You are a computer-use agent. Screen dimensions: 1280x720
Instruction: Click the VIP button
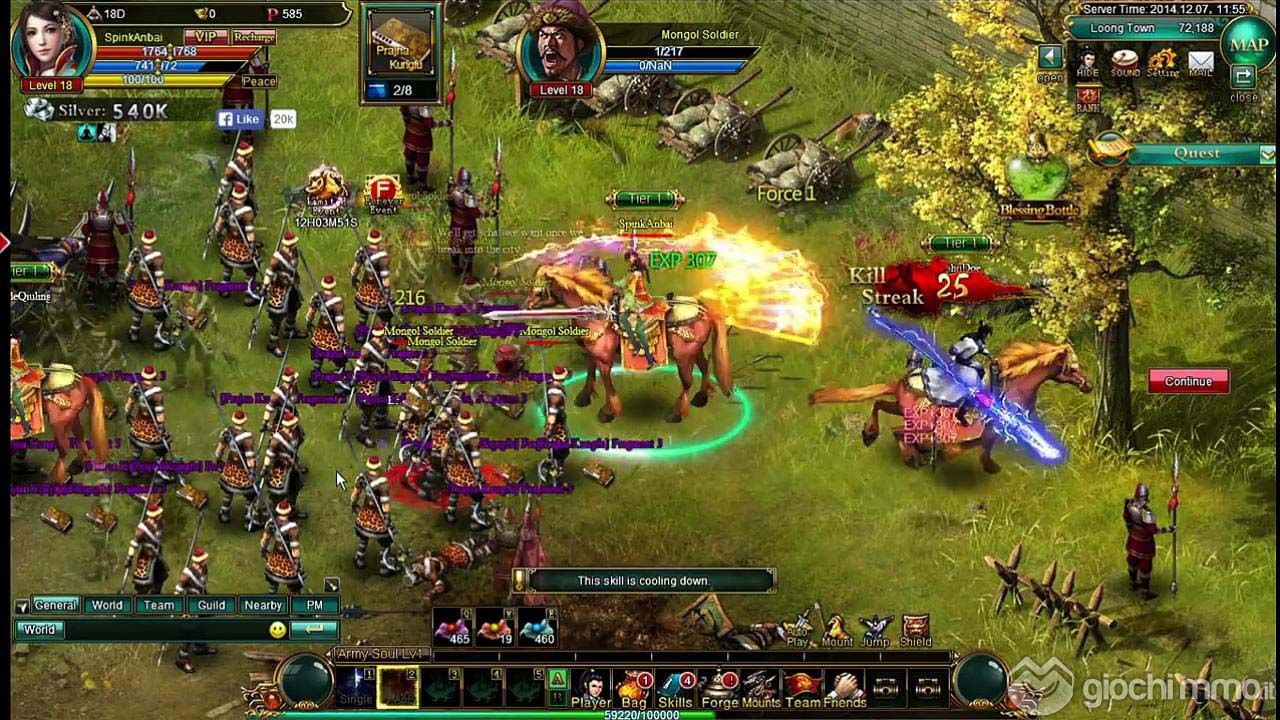205,37
